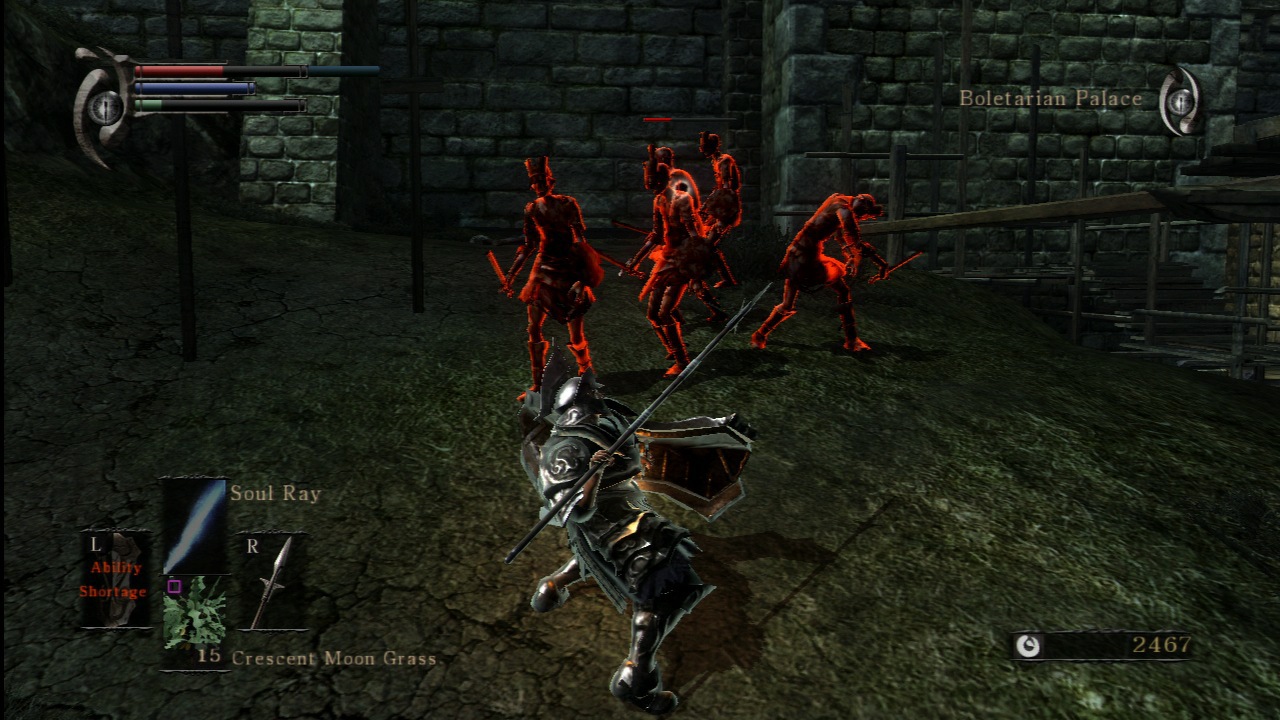
Task: Click the purple item selector square
Action: pos(176,587)
